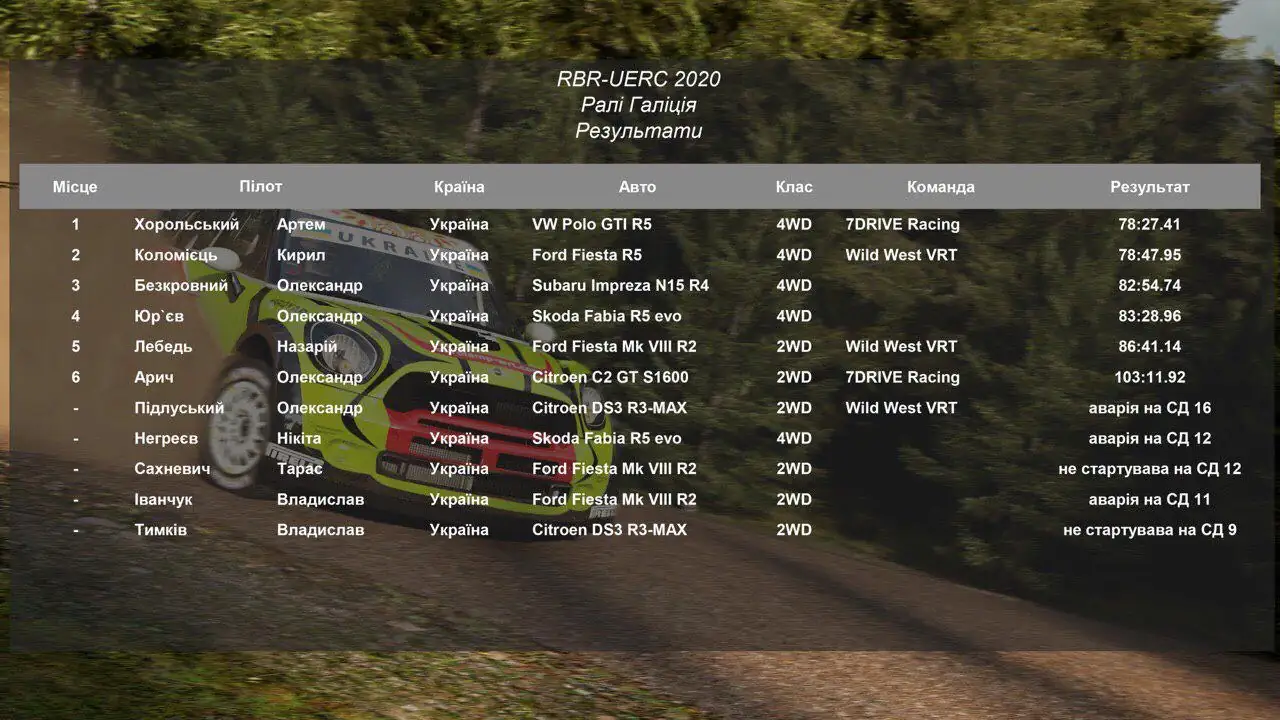Viewport: 1280px width, 720px height.
Task: Click the Пілот column header
Action: [261, 186]
